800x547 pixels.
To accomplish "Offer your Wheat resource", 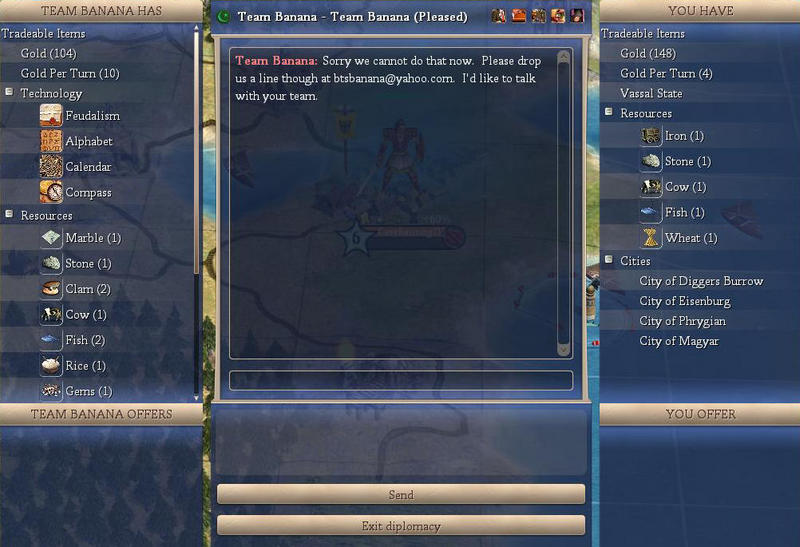I will pyautogui.click(x=690, y=238).
